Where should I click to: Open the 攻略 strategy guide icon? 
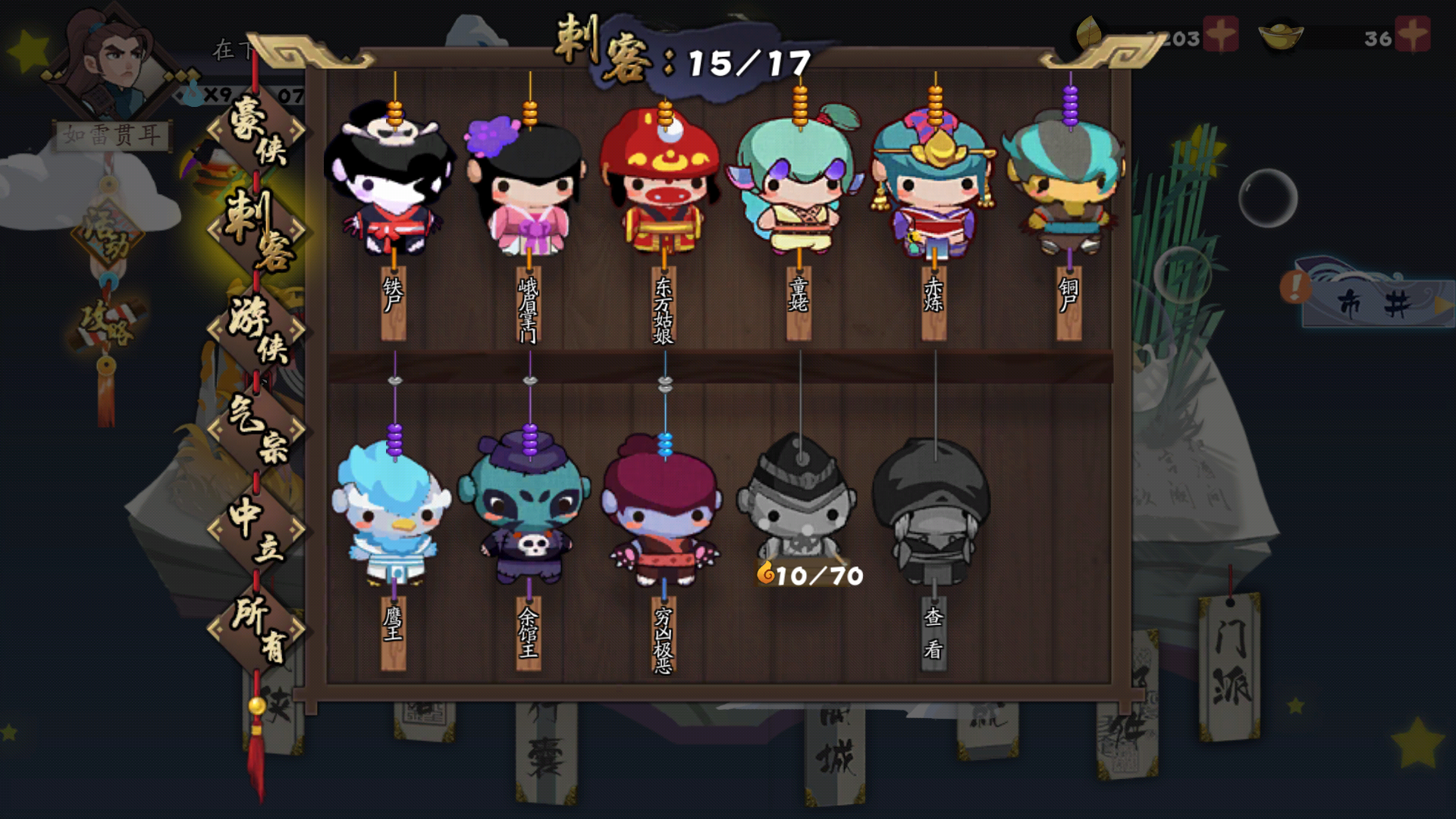coord(106,326)
